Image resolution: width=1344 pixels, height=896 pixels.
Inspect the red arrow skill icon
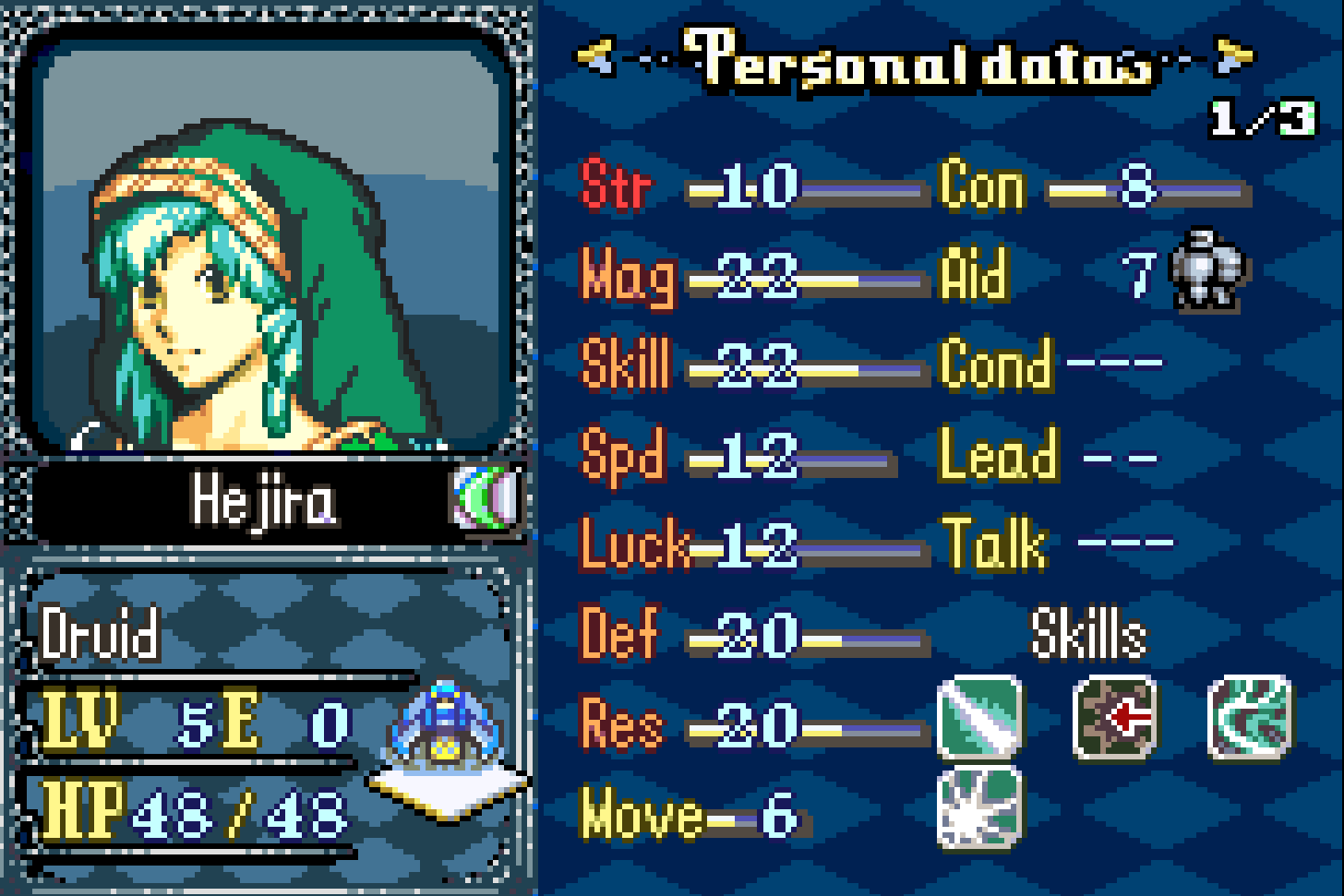[1115, 717]
